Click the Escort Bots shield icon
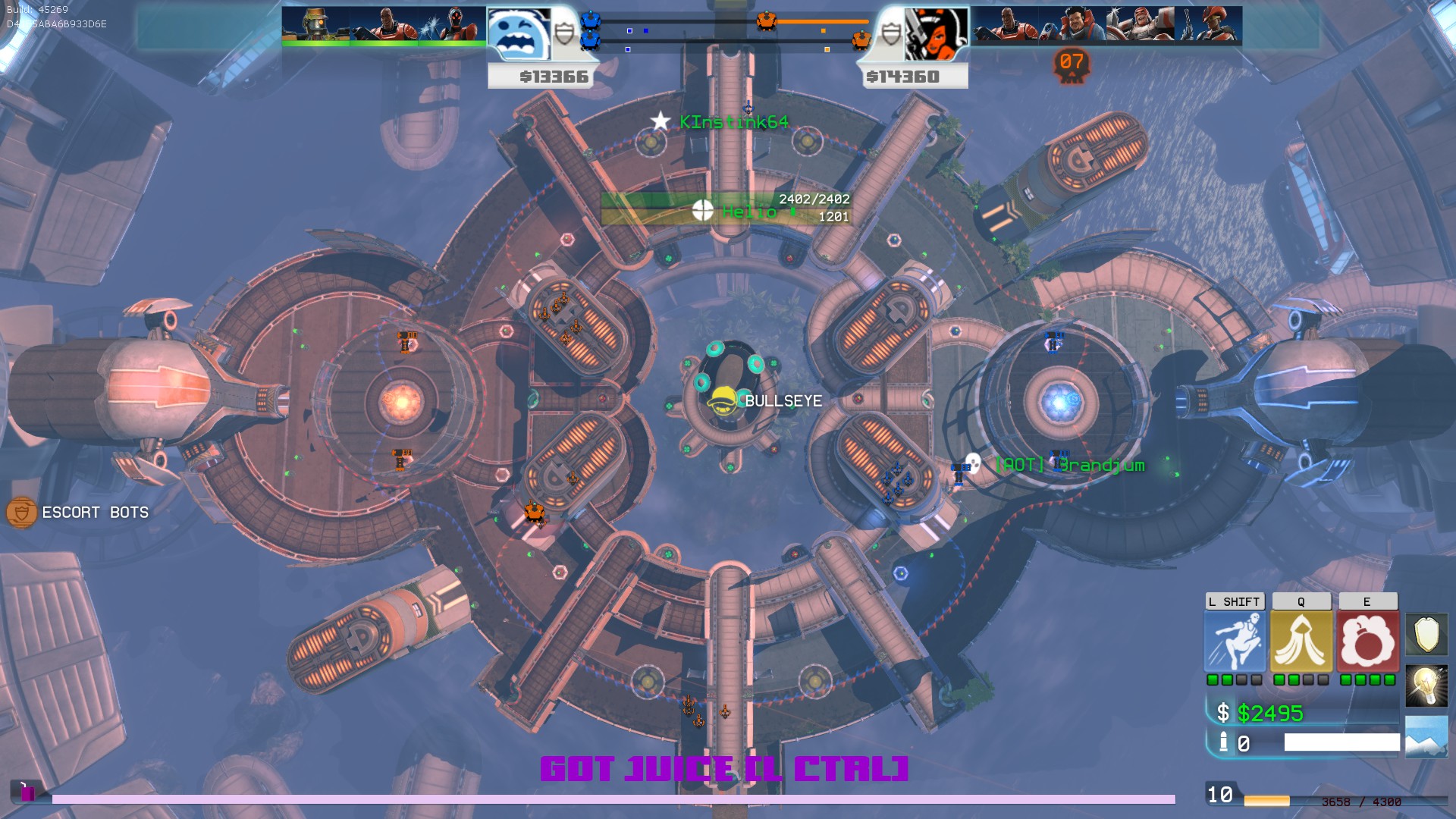This screenshot has height=819, width=1456. point(20,513)
